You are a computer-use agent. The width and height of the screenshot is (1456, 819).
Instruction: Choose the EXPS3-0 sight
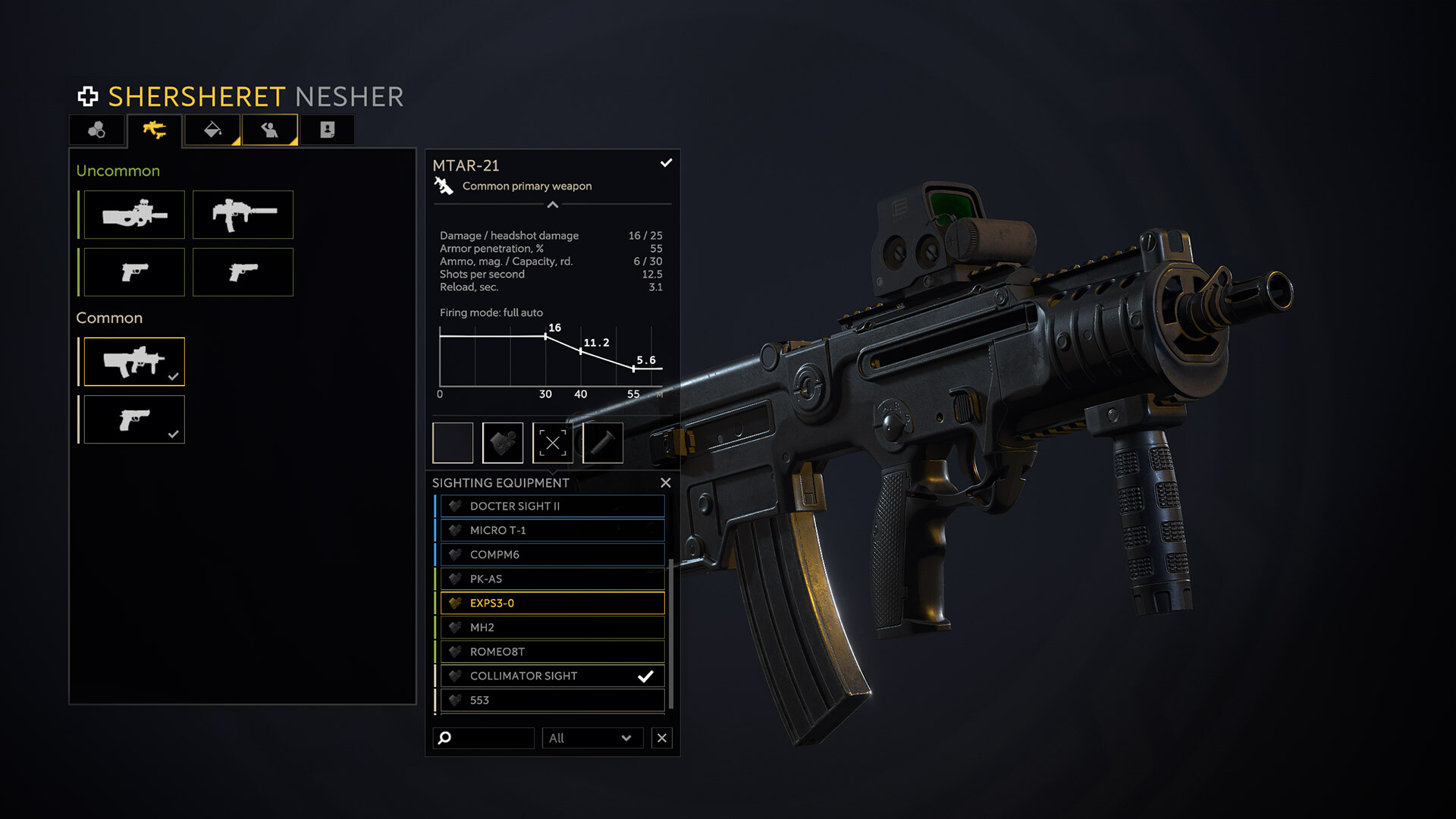click(x=552, y=603)
